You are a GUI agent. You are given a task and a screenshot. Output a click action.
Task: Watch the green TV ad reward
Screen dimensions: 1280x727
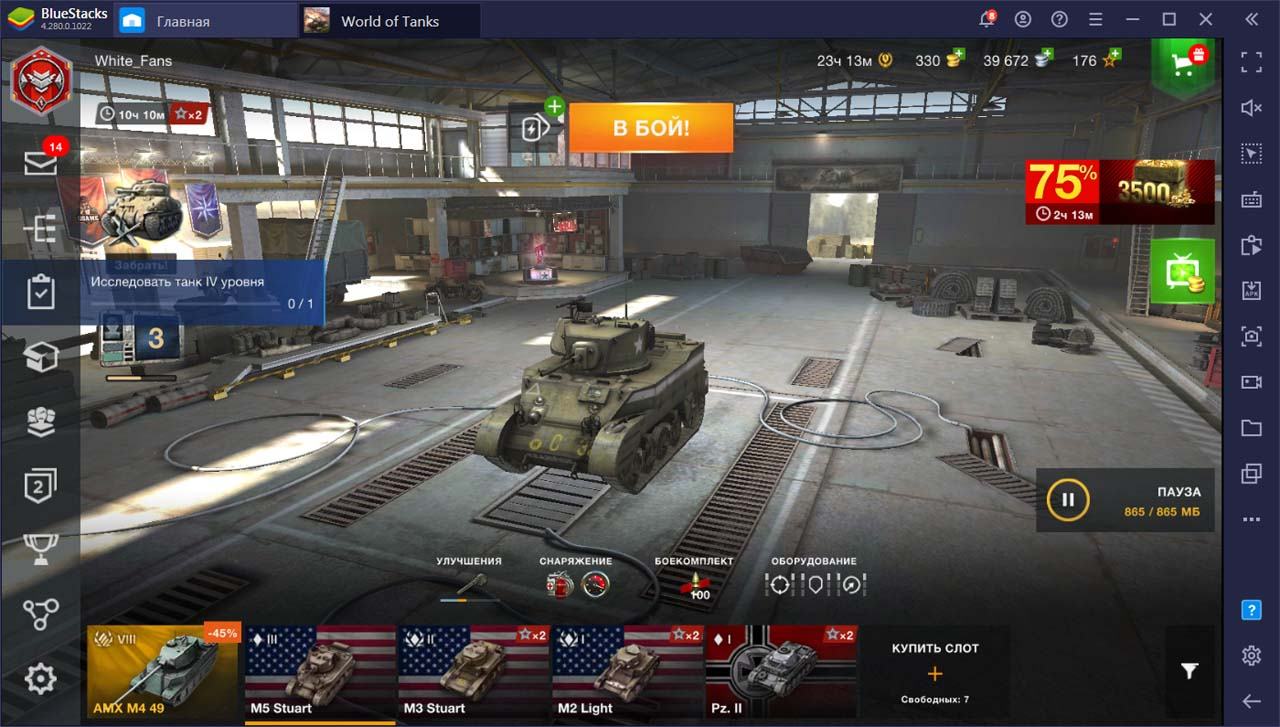coord(1182,271)
